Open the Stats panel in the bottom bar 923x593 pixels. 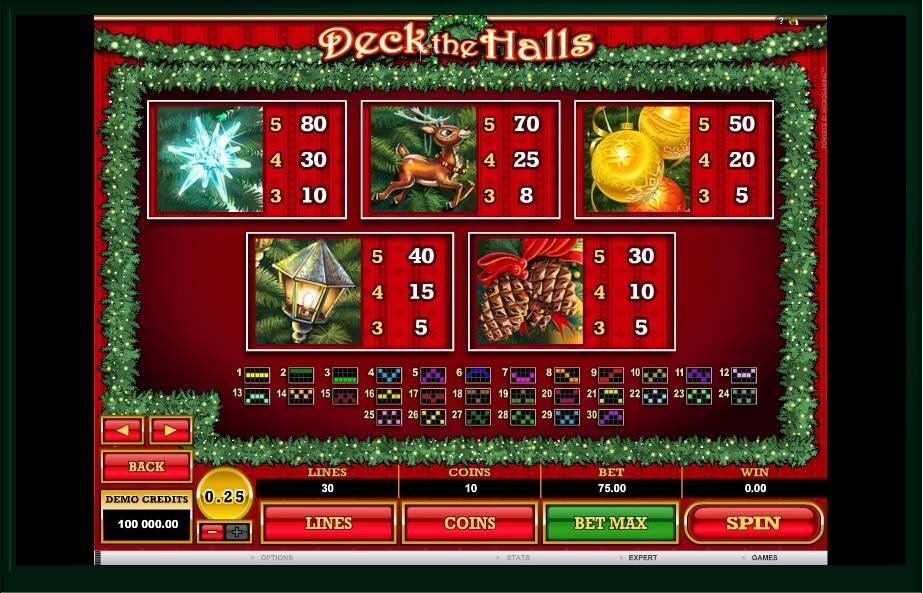(x=517, y=557)
